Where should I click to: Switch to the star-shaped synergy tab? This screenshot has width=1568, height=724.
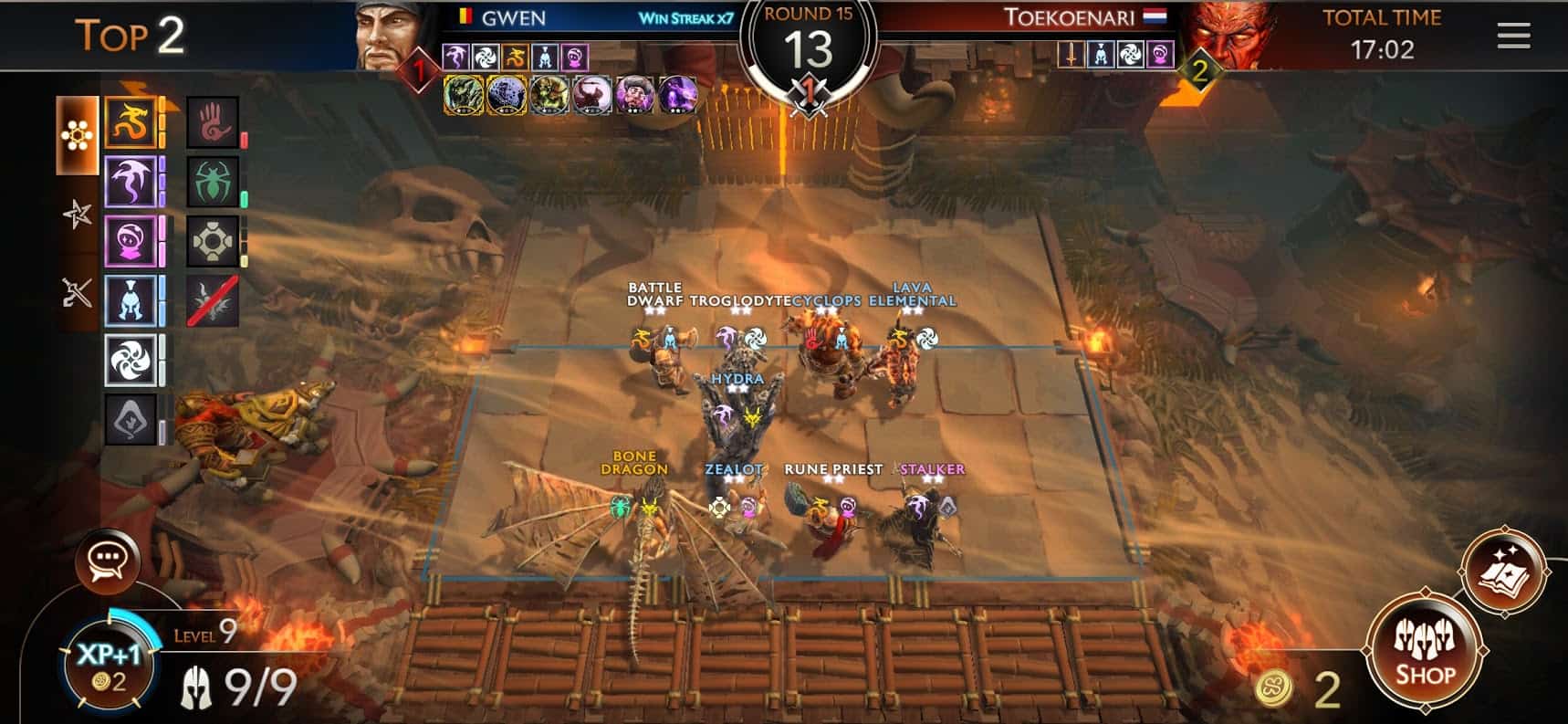[x=77, y=215]
